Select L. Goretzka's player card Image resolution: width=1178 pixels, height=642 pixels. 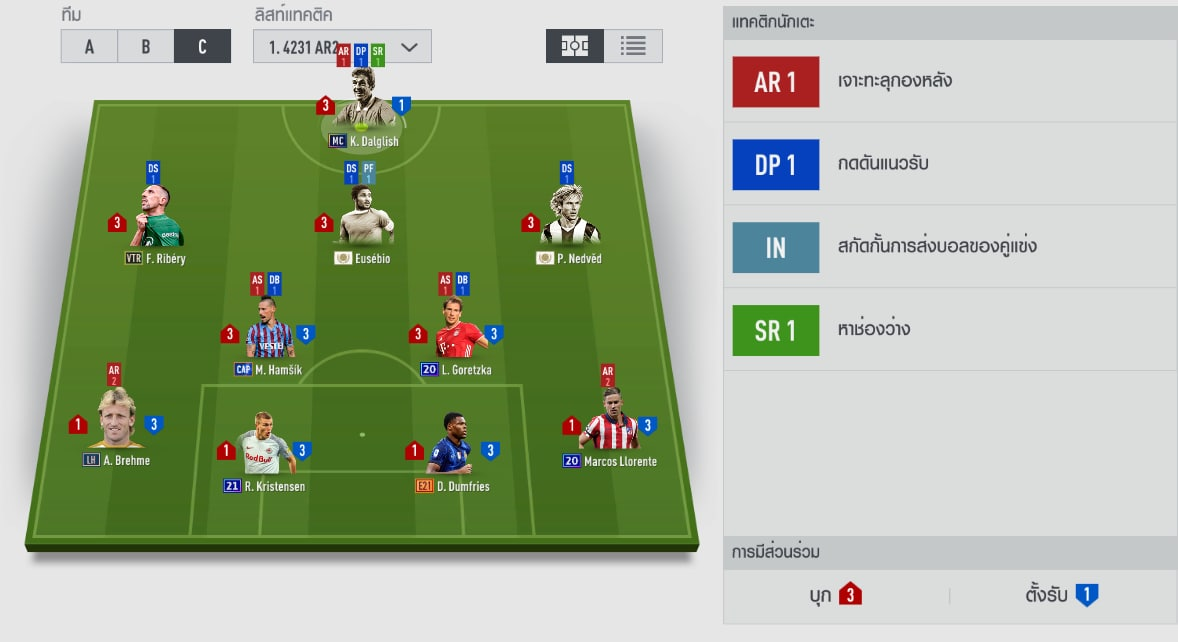point(457,332)
